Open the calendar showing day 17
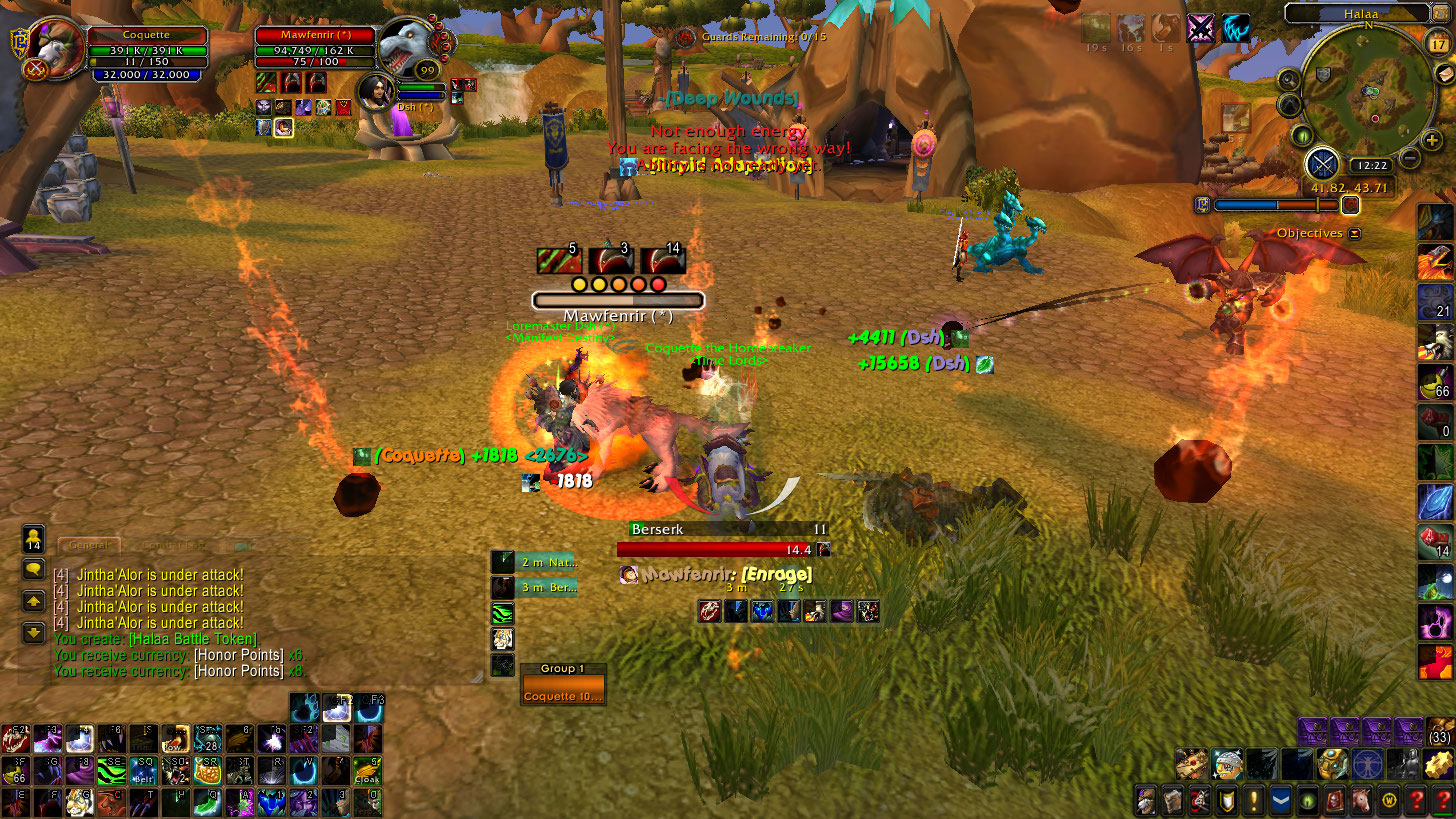This screenshot has width=1456, height=819. [1439, 43]
